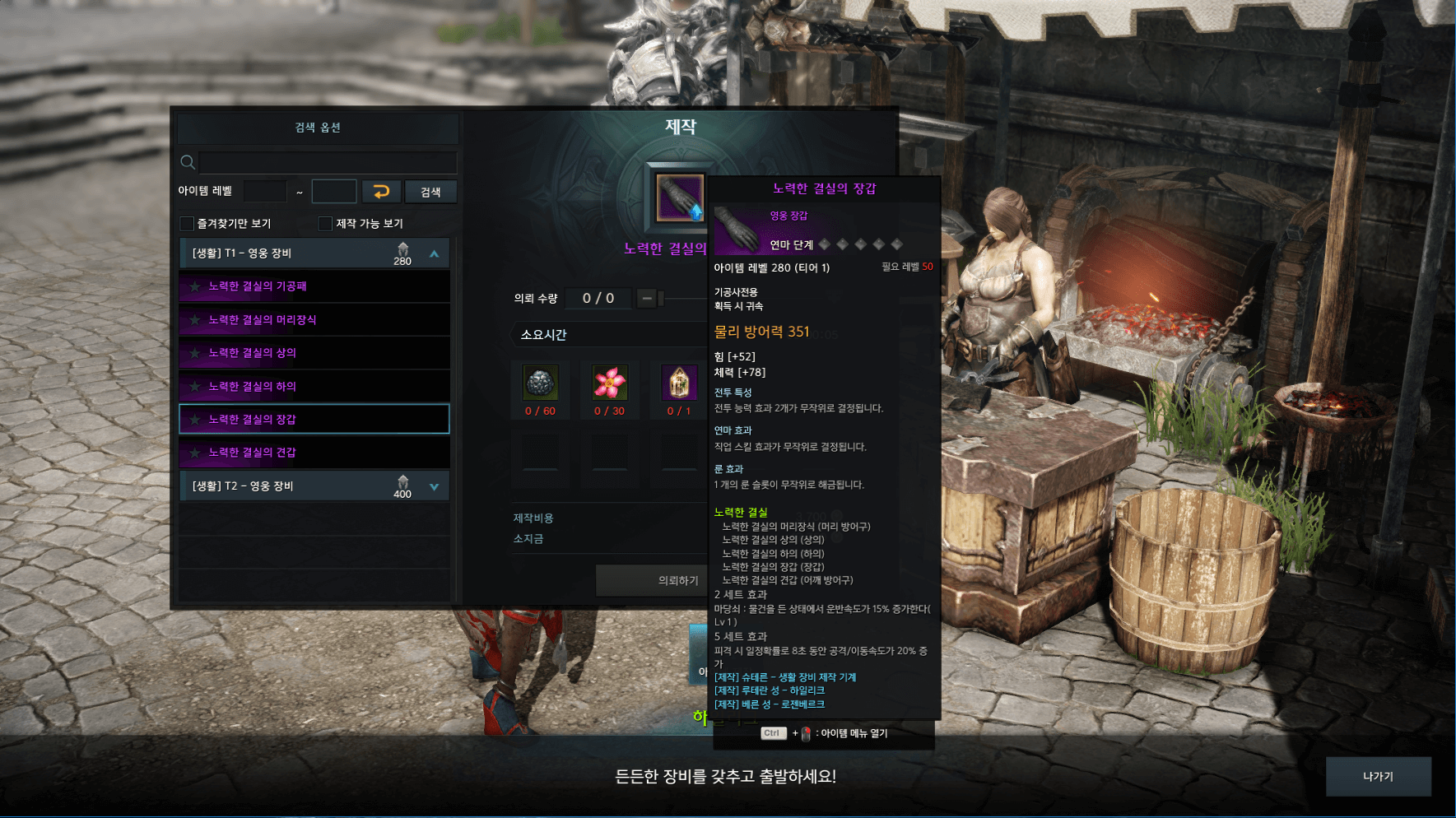
Task: Collapse the [생활] T1 - 영웅 장비 category
Action: click(434, 254)
